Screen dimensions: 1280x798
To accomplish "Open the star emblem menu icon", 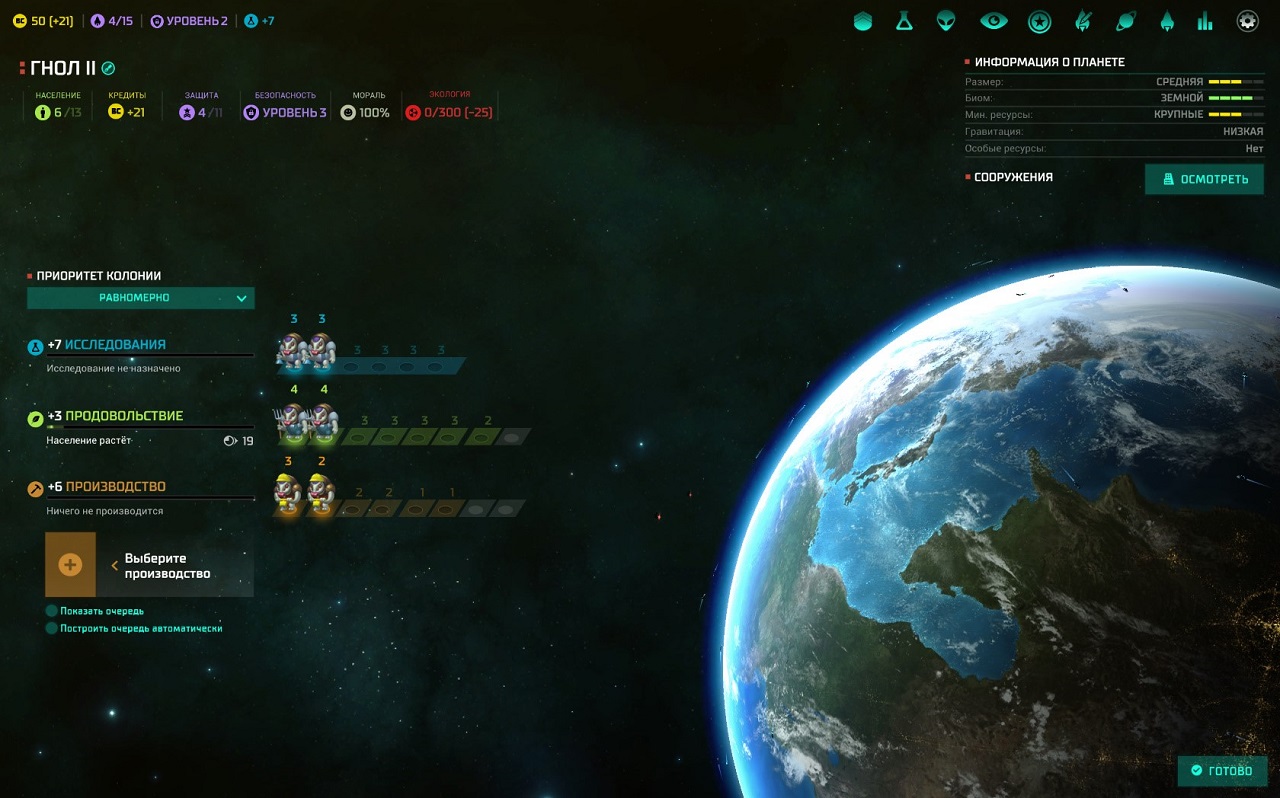I will [1039, 21].
